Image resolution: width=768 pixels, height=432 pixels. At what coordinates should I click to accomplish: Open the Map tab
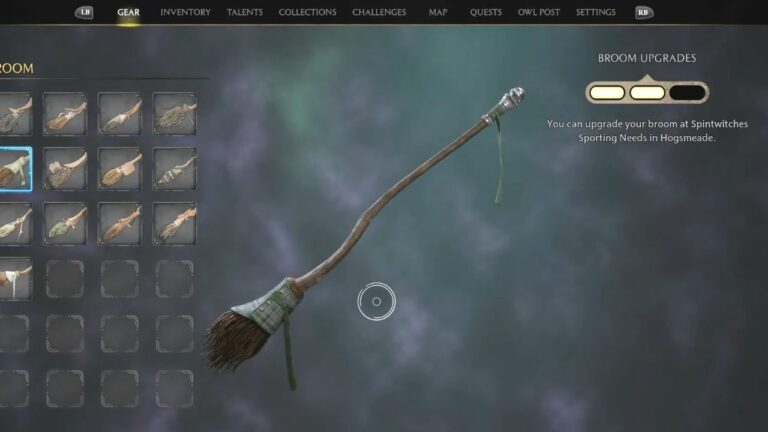[x=438, y=12]
